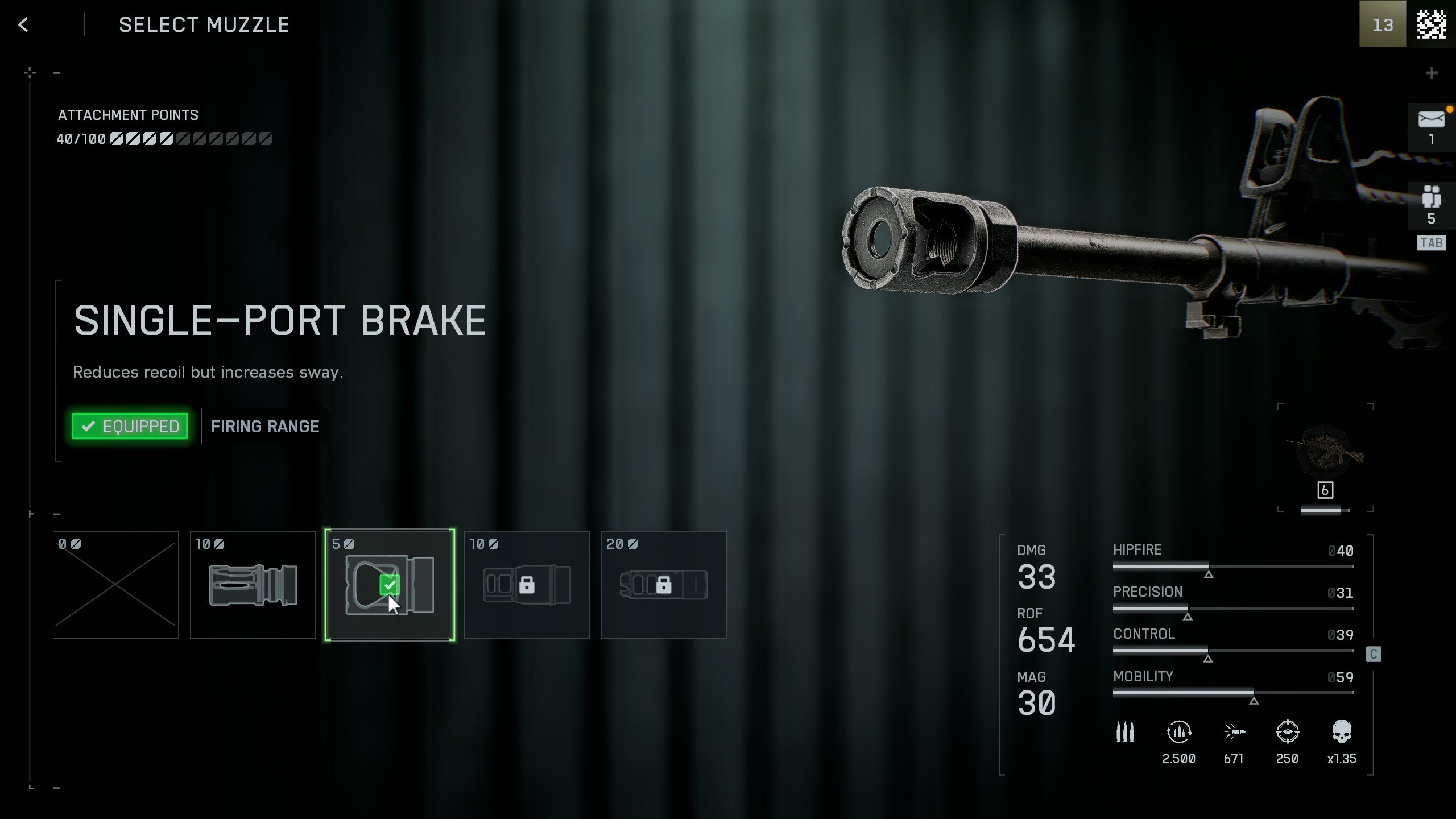Select the locked 20-point suppressor attachment
The width and height of the screenshot is (1456, 819).
point(663,585)
